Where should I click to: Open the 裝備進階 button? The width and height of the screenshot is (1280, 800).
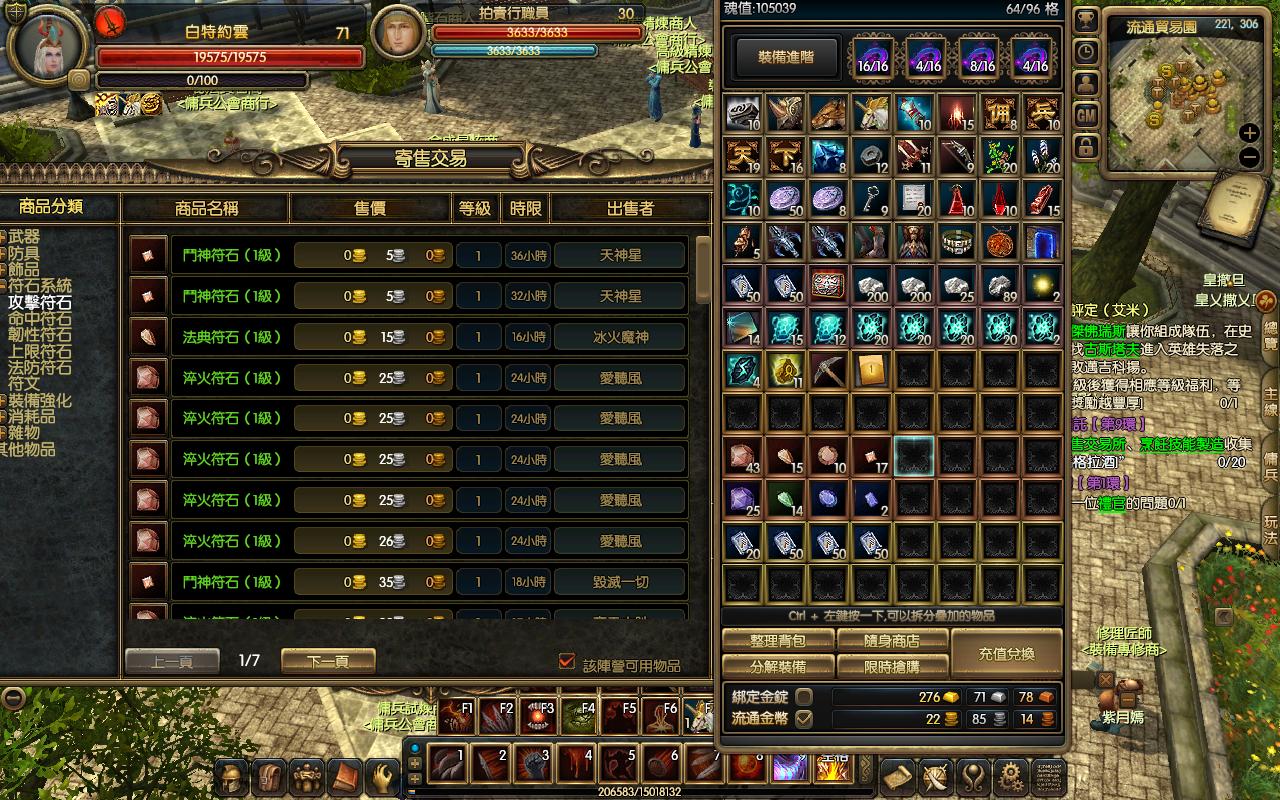[x=785, y=57]
